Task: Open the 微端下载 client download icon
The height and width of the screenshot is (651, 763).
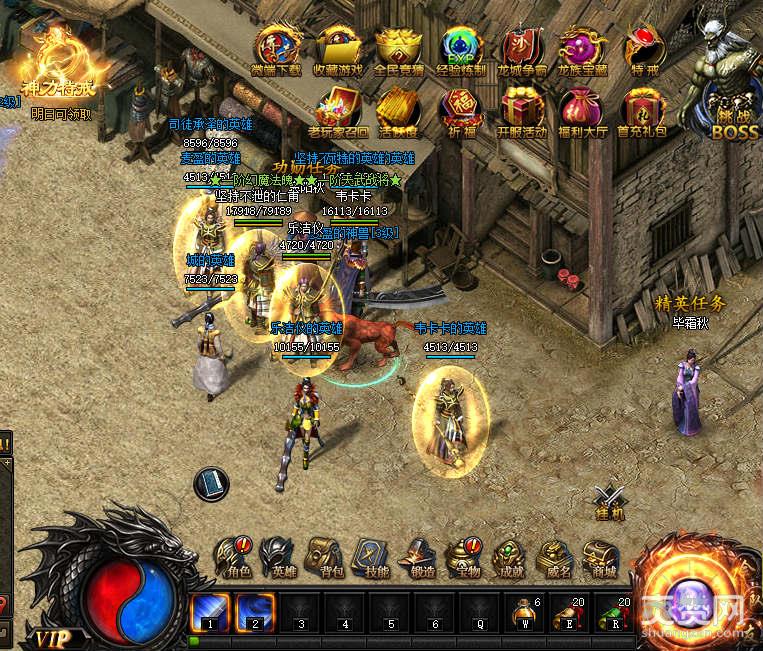Action: (x=278, y=50)
